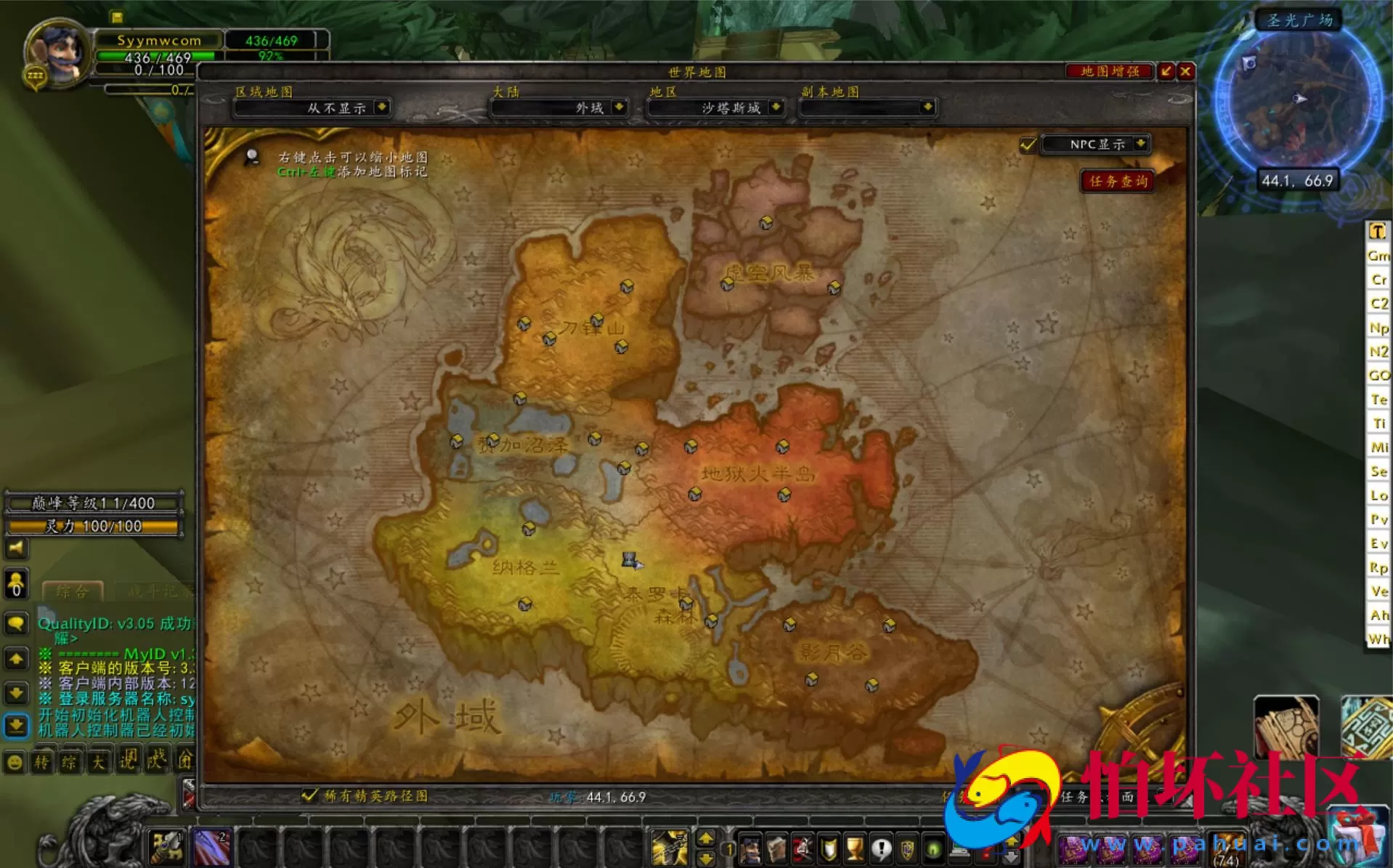Viewport: 1393px width, 868px height.
Task: Toggle the 稀有精英路径图 checkbox
Action: point(310,796)
